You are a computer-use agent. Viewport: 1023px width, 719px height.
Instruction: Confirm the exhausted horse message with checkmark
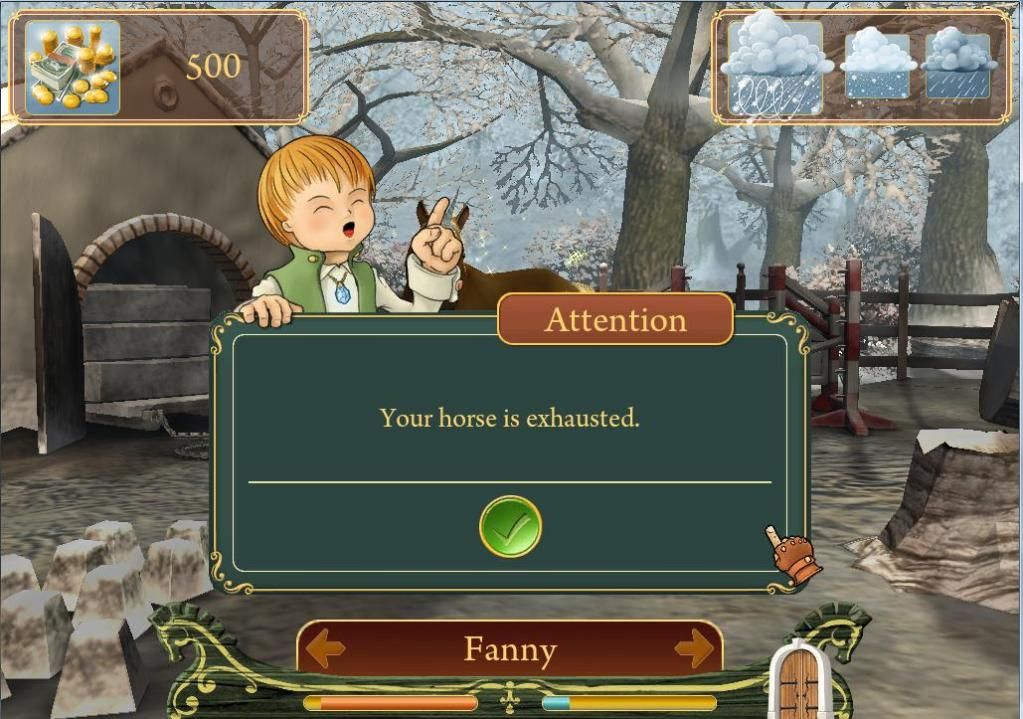coord(510,526)
